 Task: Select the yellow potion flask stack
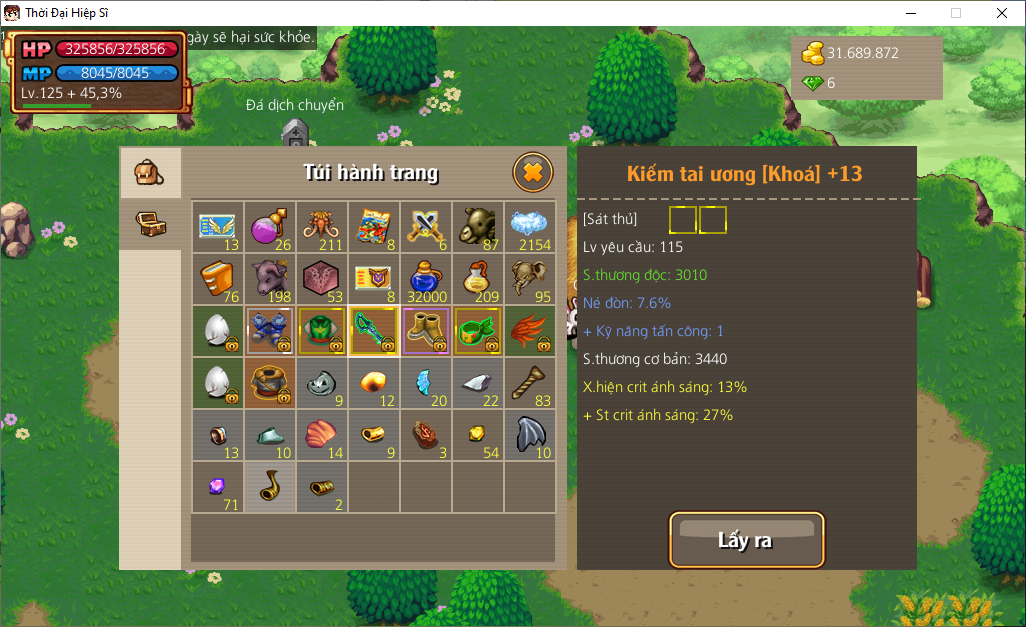click(x=478, y=279)
